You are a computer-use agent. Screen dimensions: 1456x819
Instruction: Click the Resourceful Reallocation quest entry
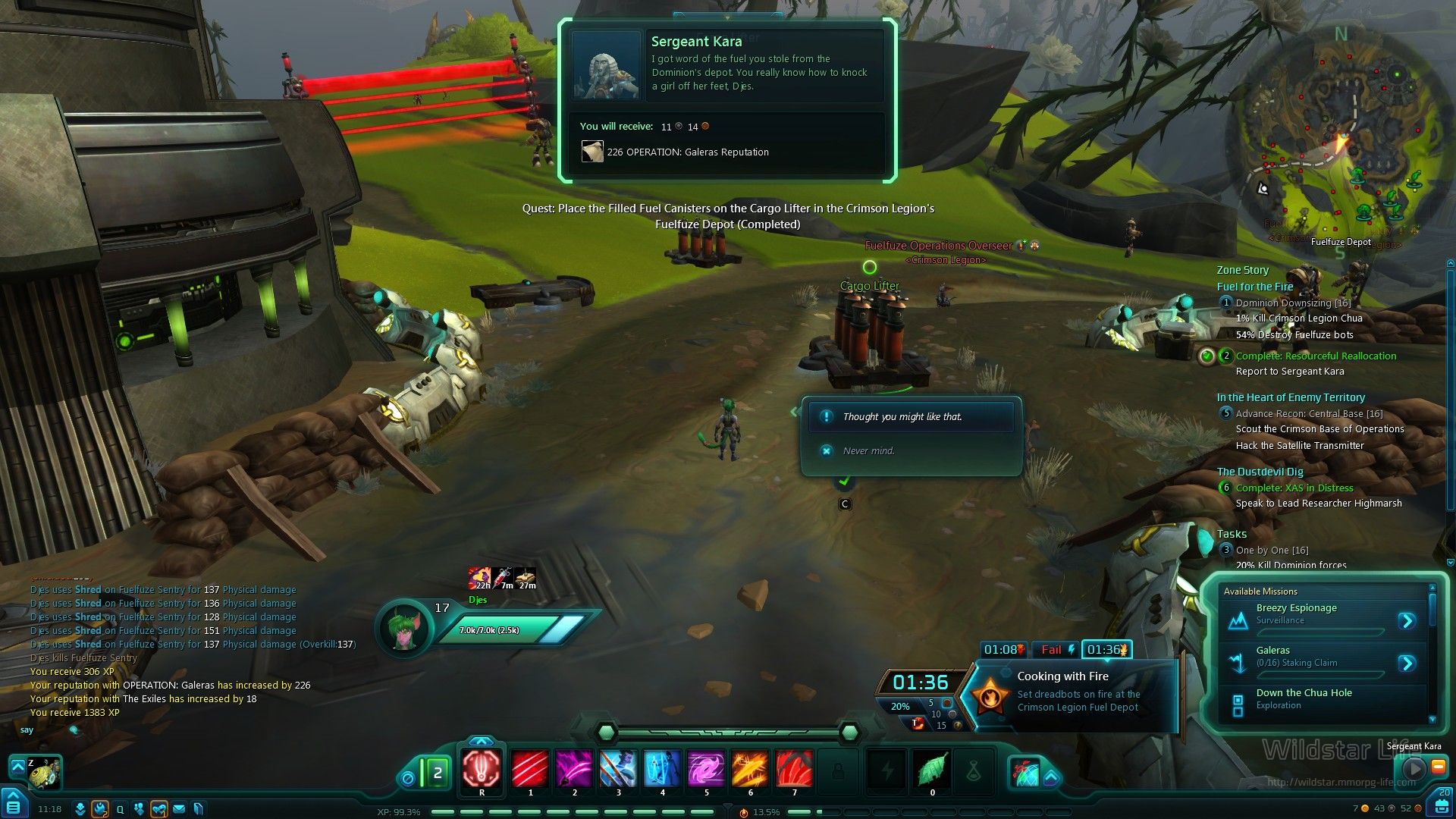pyautogui.click(x=1316, y=356)
